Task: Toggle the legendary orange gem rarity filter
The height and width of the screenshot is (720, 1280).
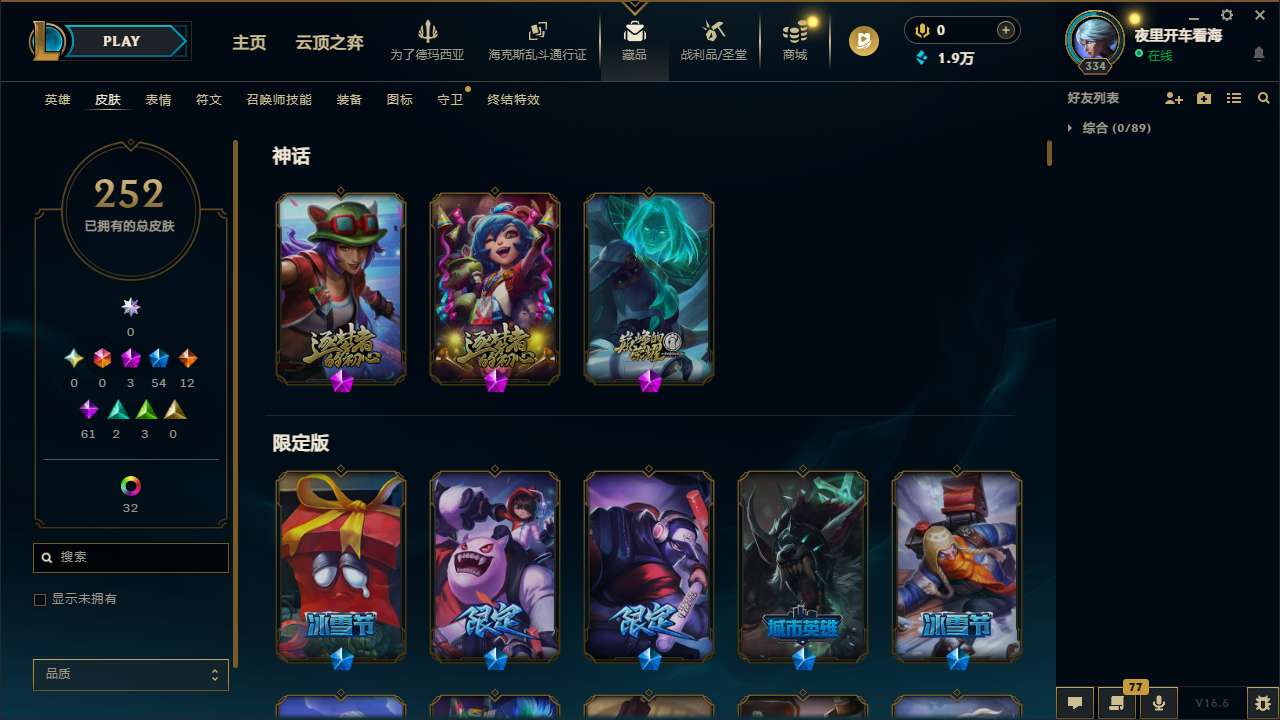Action: coord(187,357)
